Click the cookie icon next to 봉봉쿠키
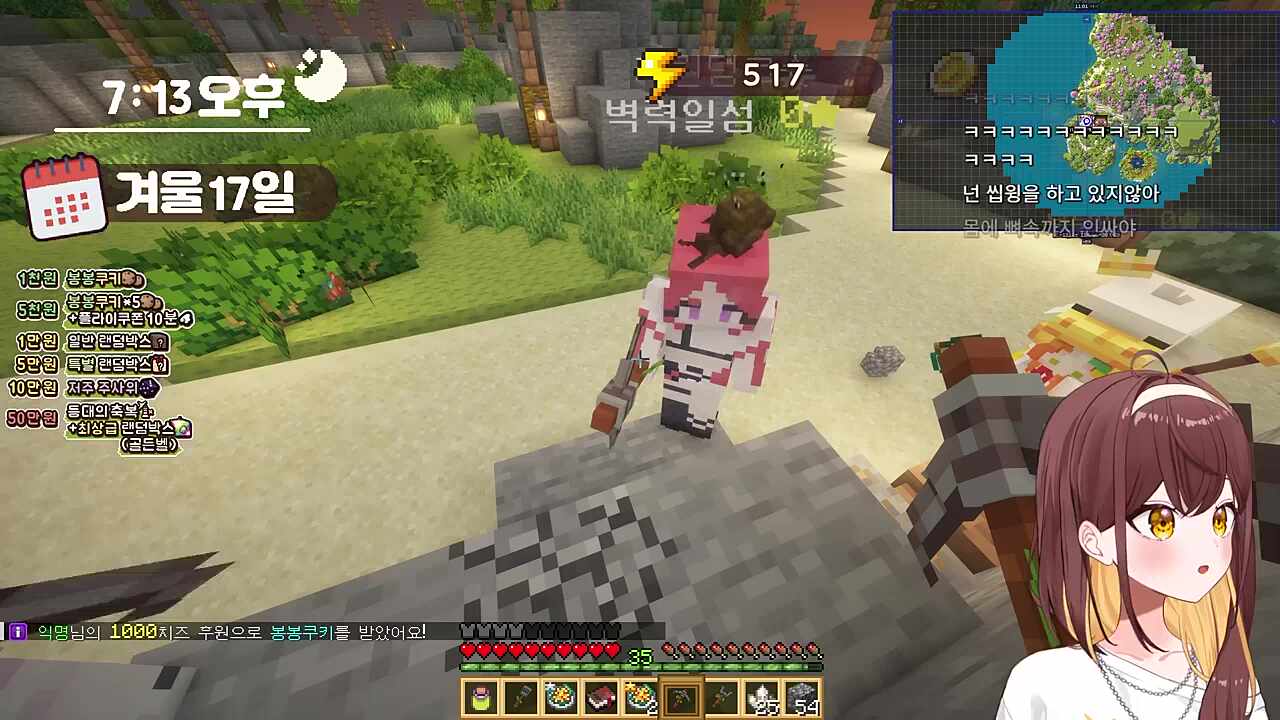Image resolution: width=1280 pixels, height=720 pixels. tap(130, 279)
